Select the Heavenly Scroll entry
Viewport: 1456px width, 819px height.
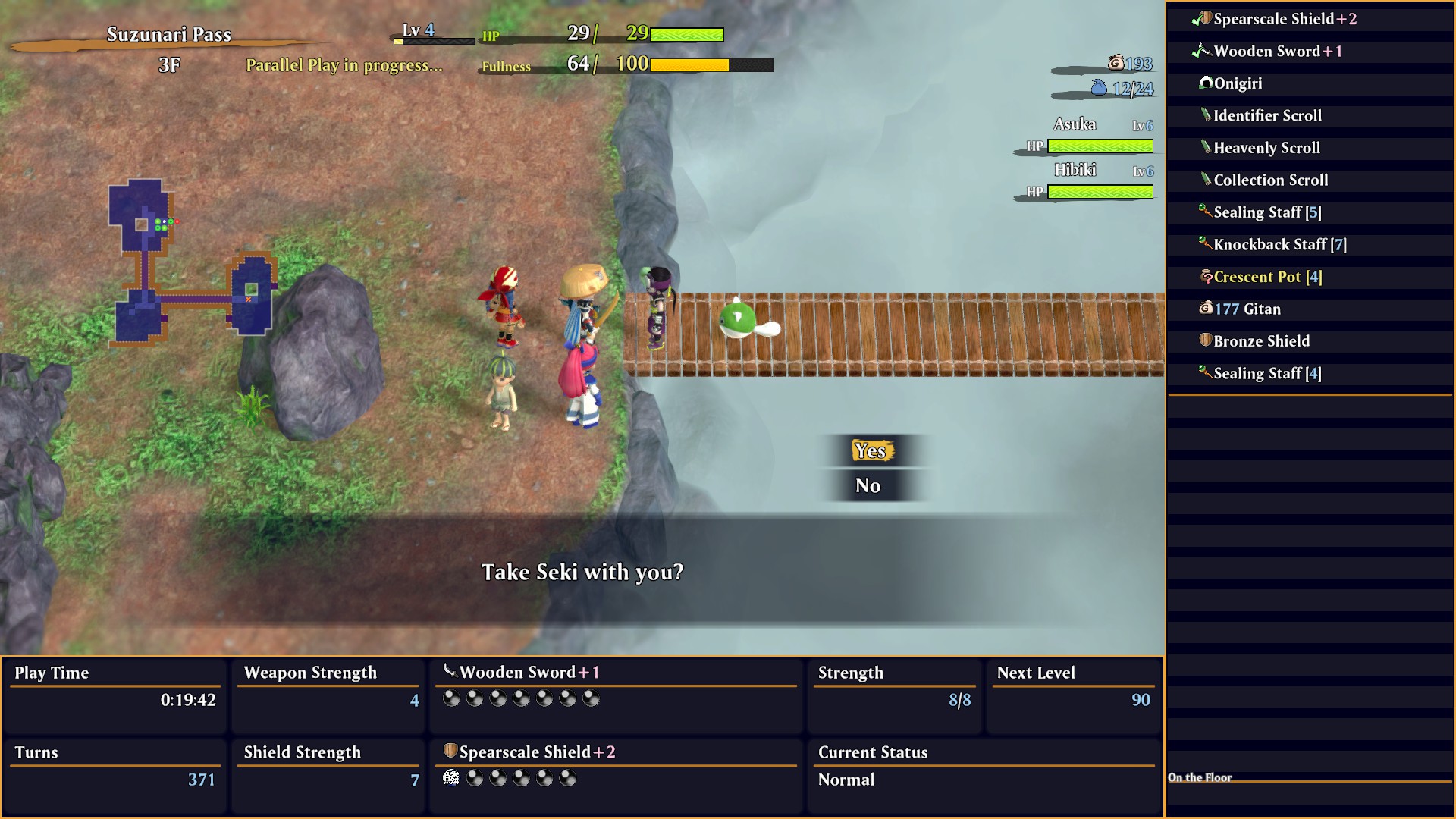(x=1266, y=148)
